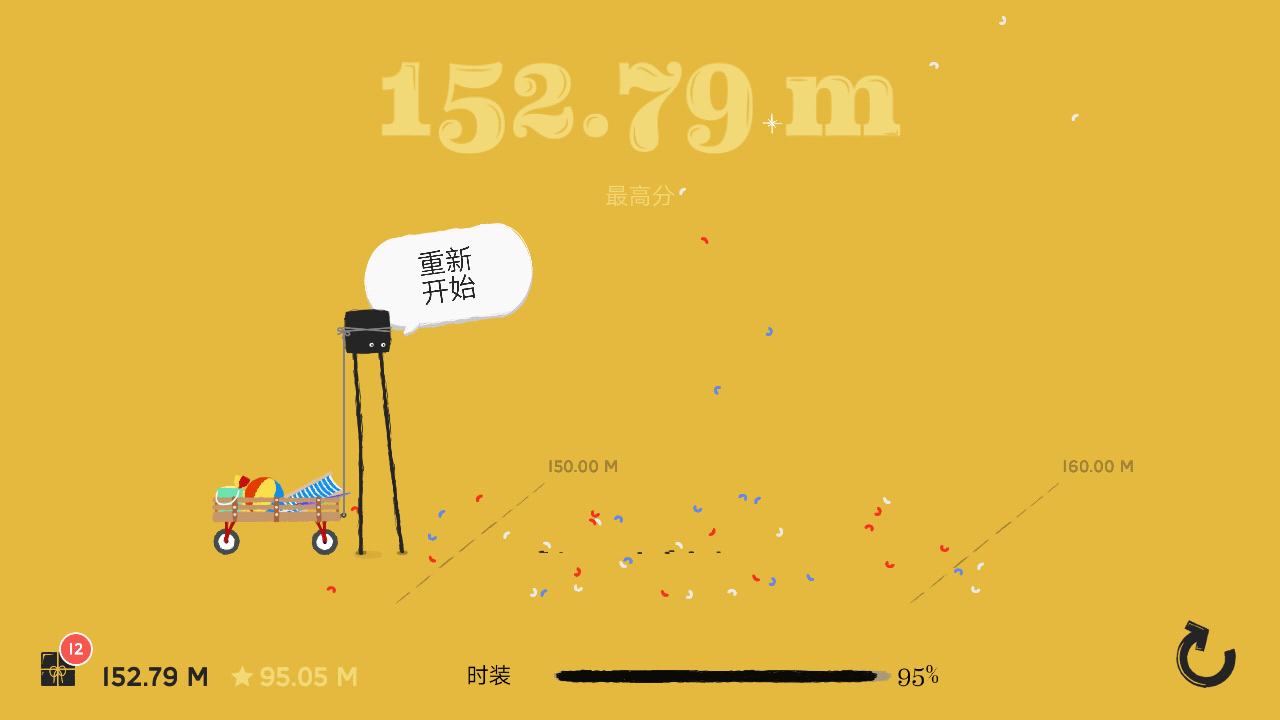
Task: Click the "时装" fashion label
Action: (x=487, y=676)
